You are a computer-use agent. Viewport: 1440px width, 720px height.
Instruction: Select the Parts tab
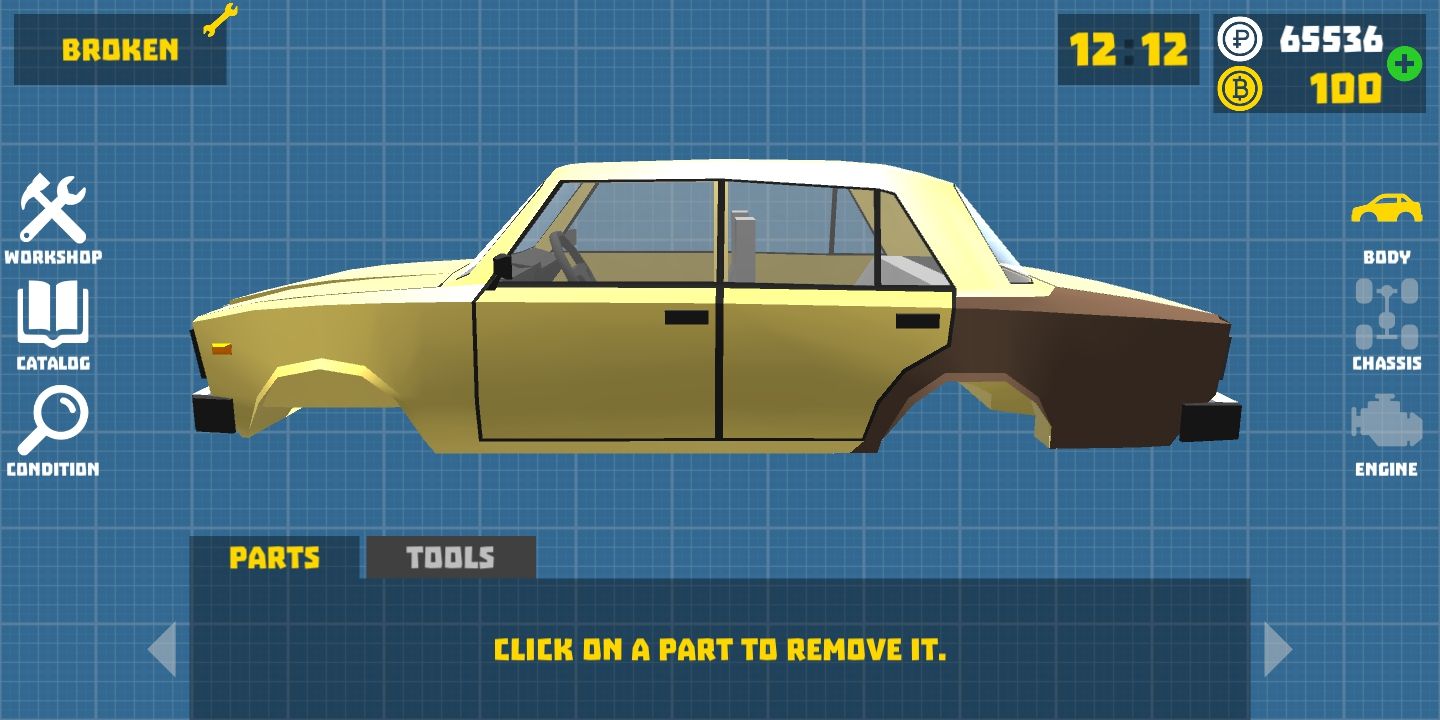click(x=274, y=558)
